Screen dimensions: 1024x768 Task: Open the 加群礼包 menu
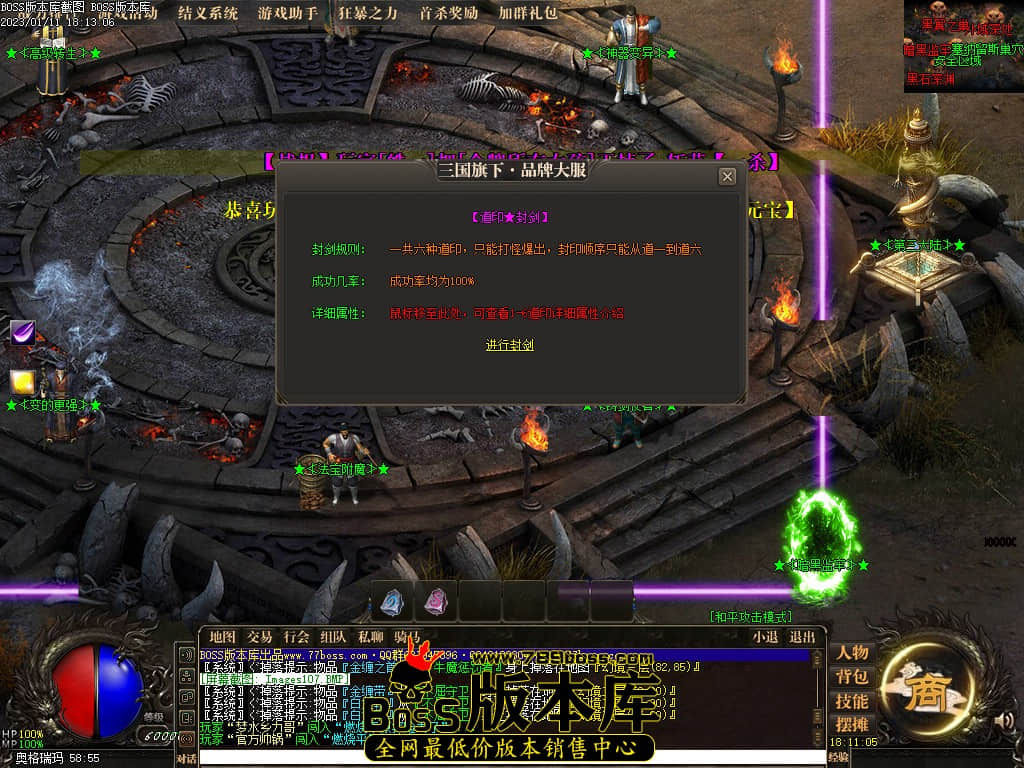[528, 13]
